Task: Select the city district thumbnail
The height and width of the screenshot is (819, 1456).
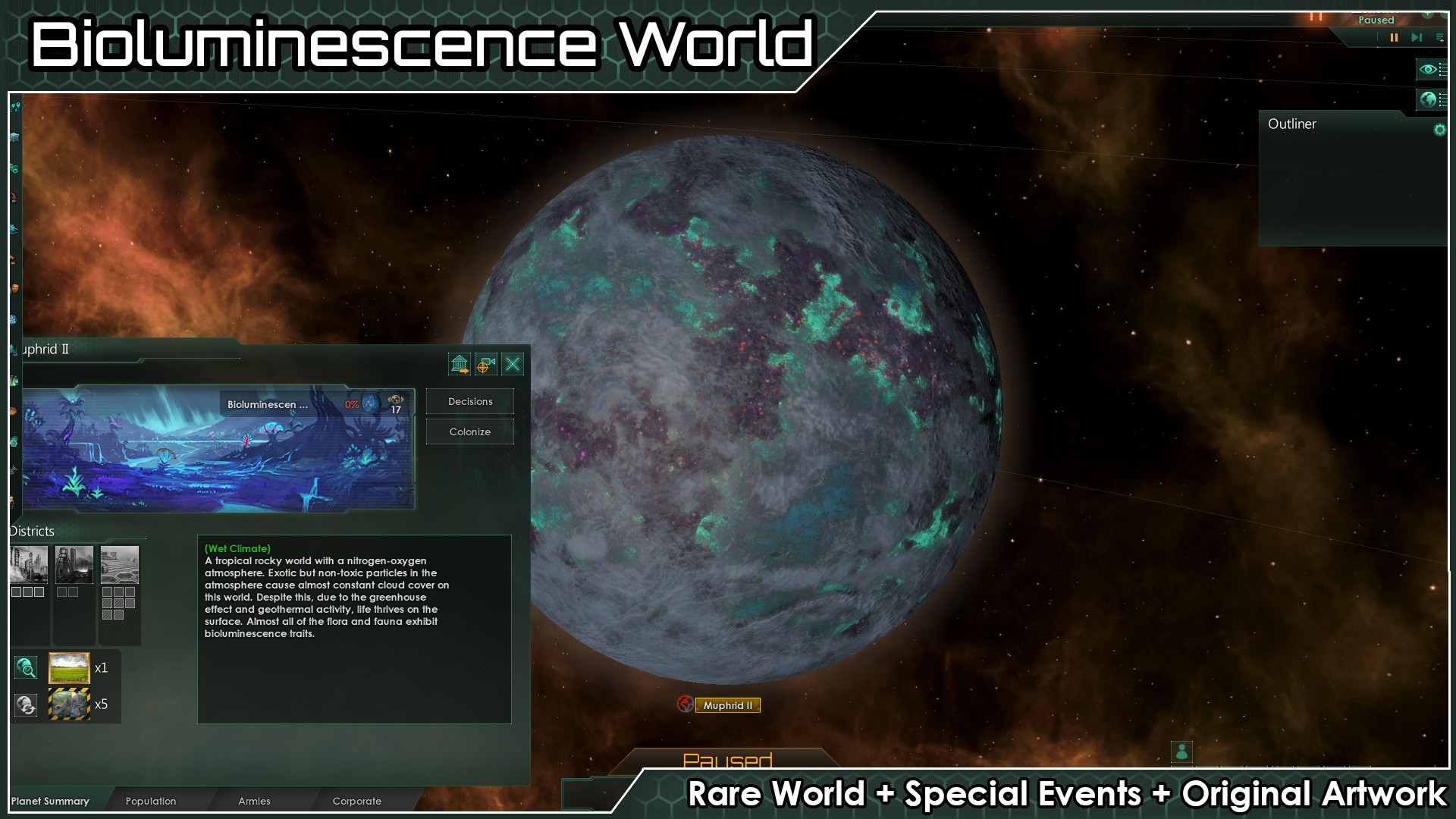Action: click(x=29, y=565)
